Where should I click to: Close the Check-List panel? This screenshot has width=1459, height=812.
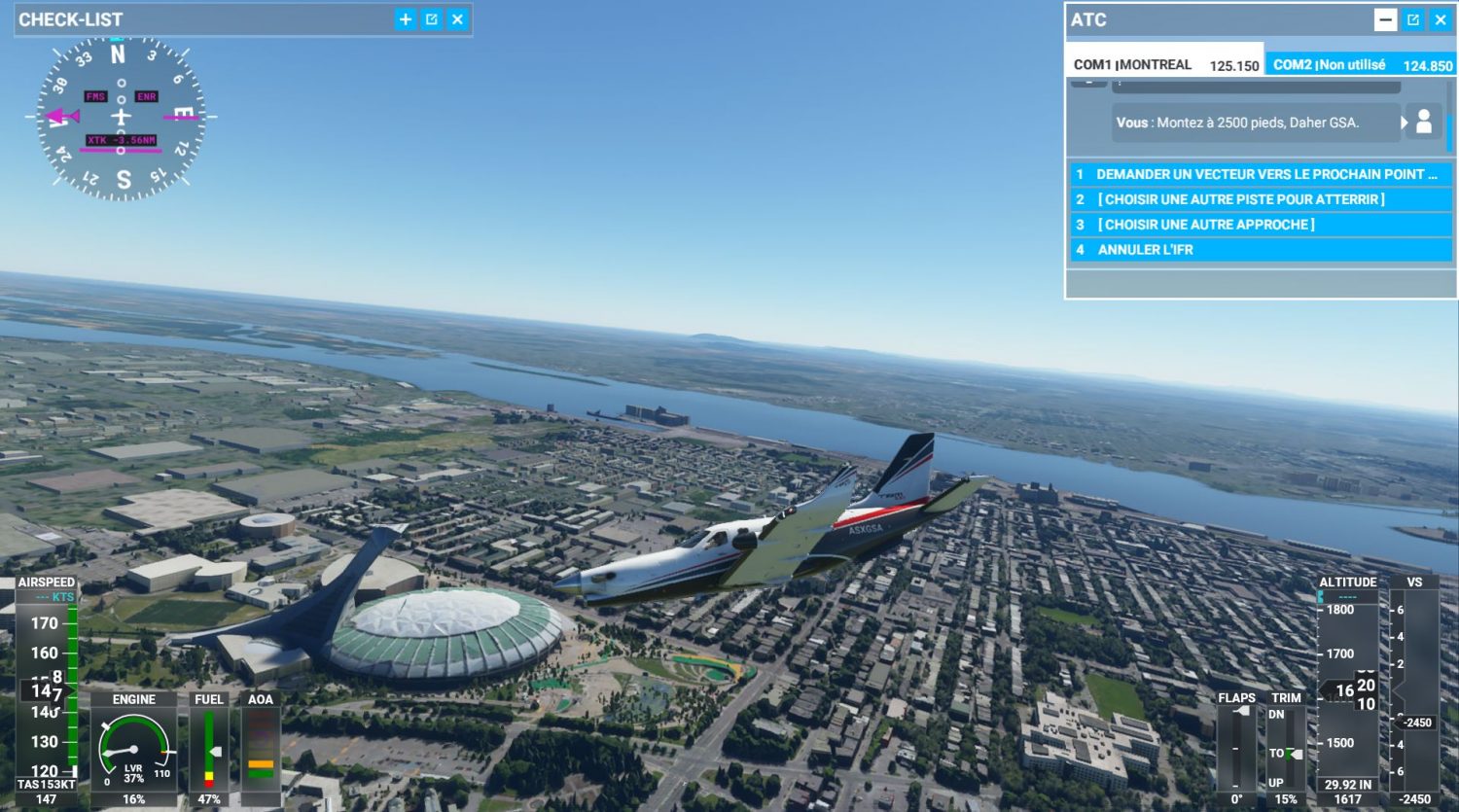point(458,19)
